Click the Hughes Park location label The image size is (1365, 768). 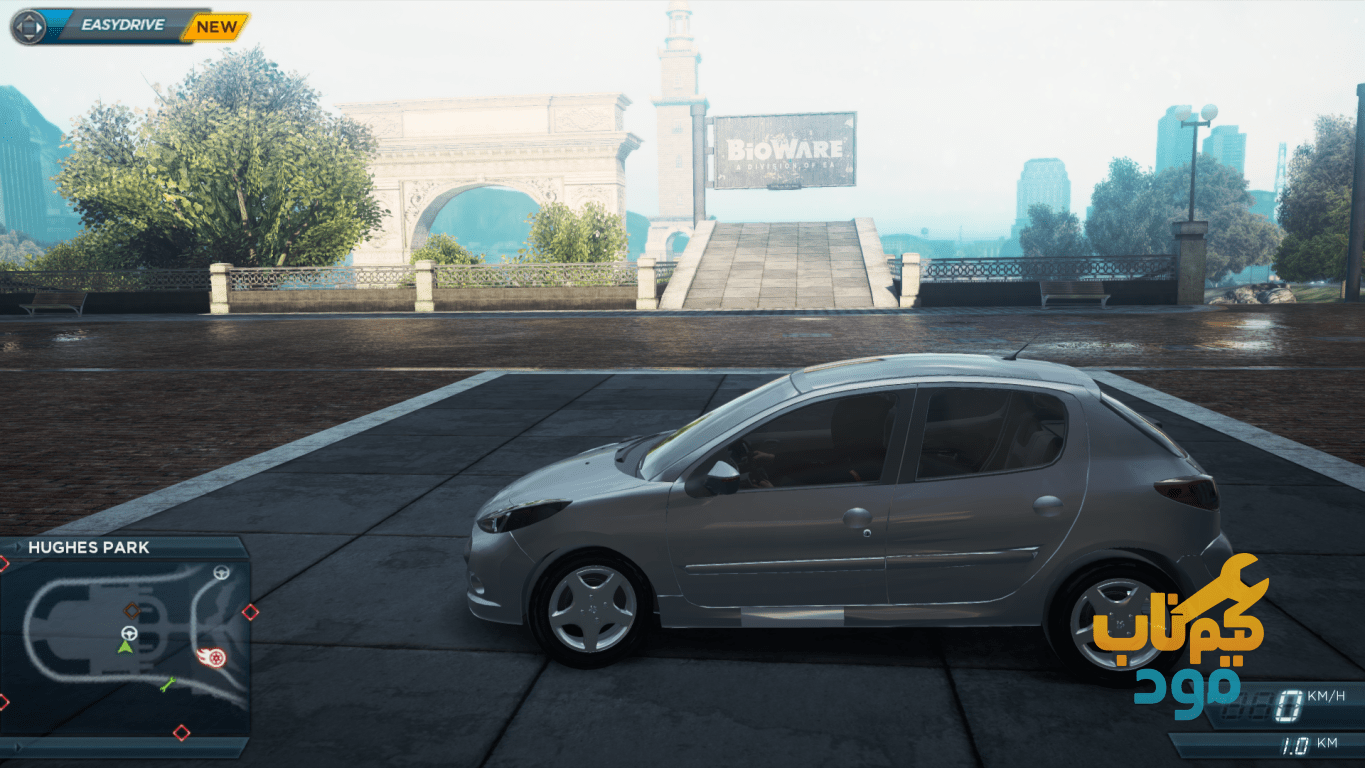(x=89, y=547)
